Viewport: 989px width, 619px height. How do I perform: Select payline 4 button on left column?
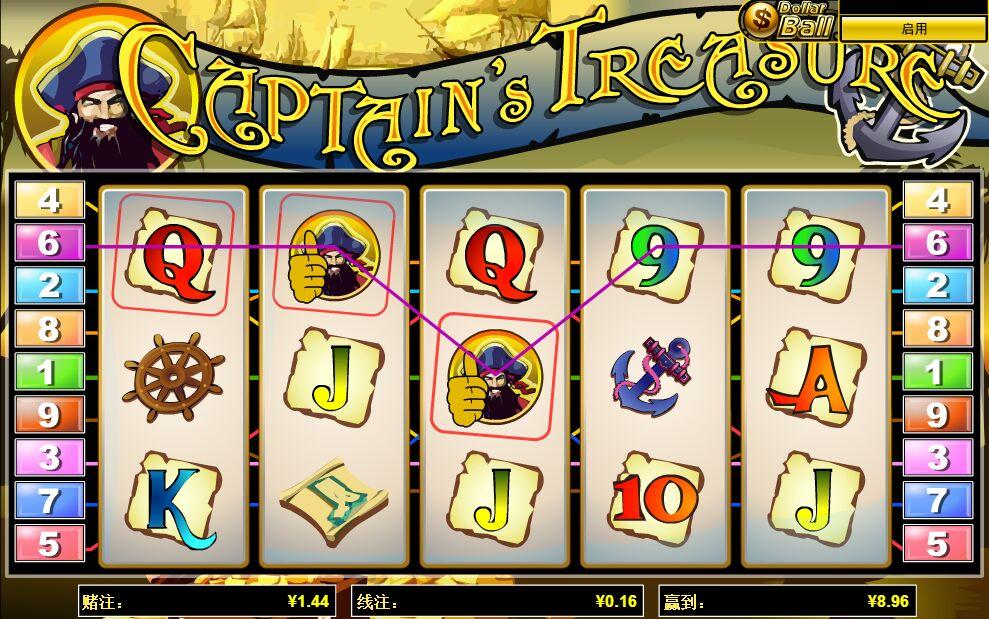49,201
